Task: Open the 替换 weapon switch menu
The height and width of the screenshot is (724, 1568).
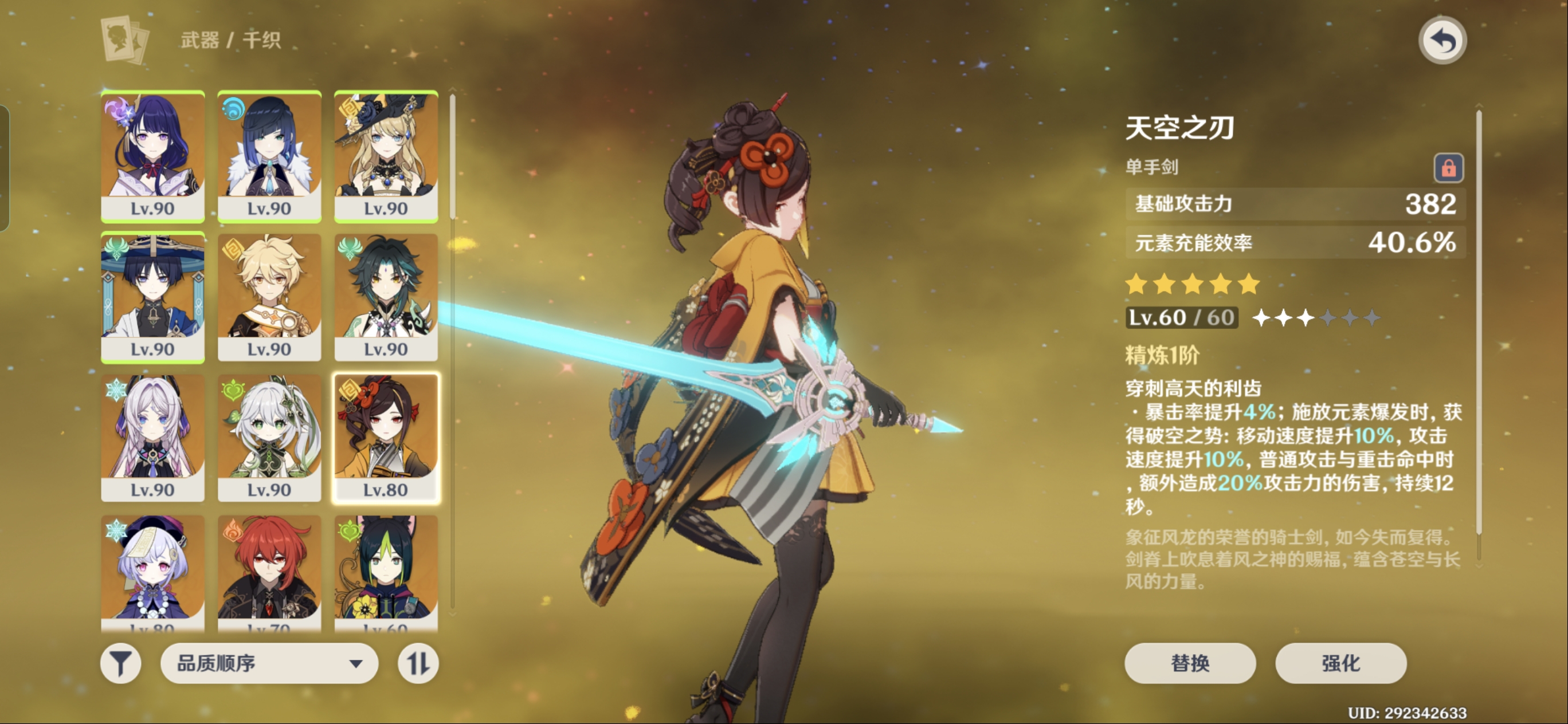Action: 1189,663
